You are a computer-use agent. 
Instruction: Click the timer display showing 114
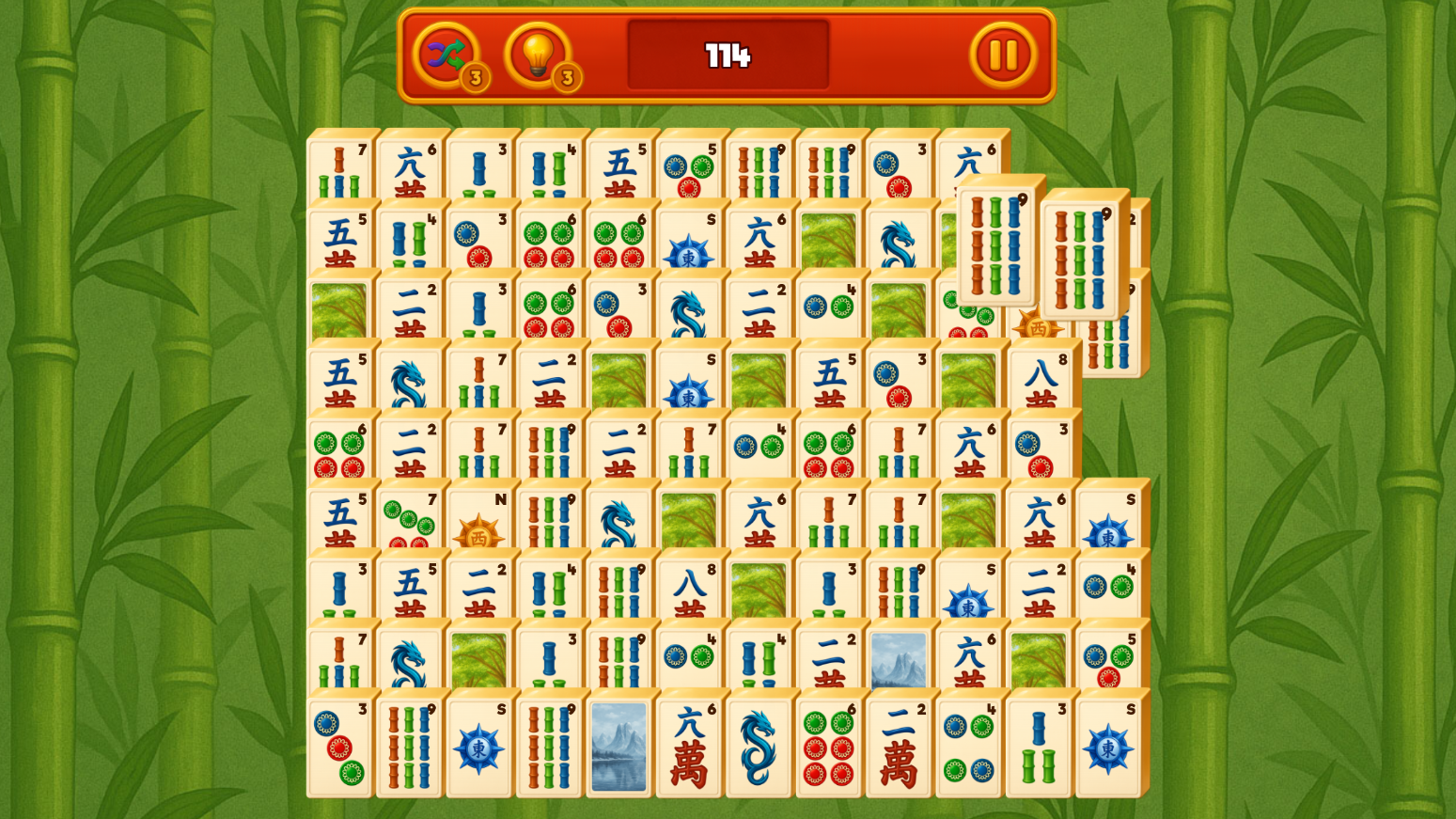coord(728,55)
